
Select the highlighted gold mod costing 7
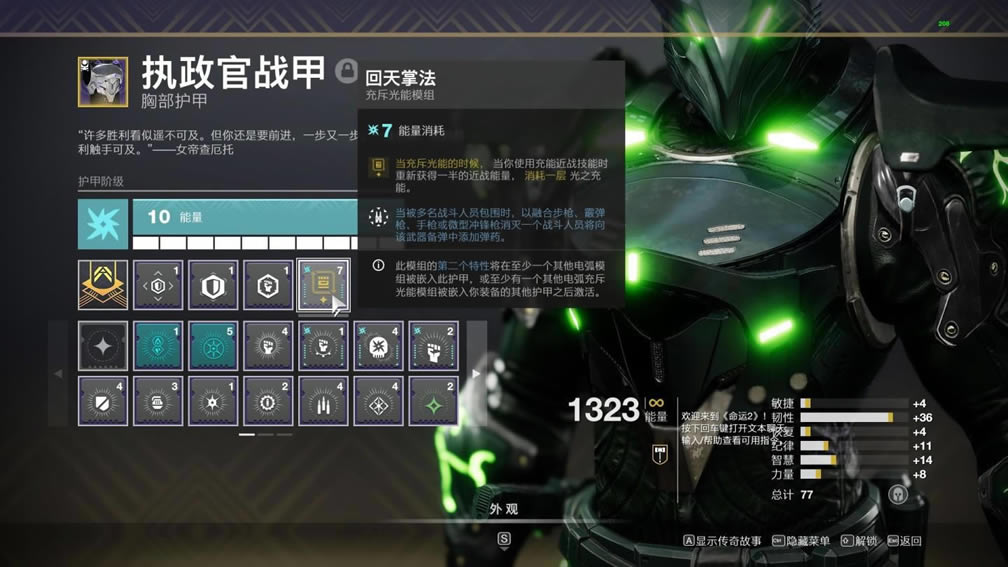pyautogui.click(x=322, y=285)
